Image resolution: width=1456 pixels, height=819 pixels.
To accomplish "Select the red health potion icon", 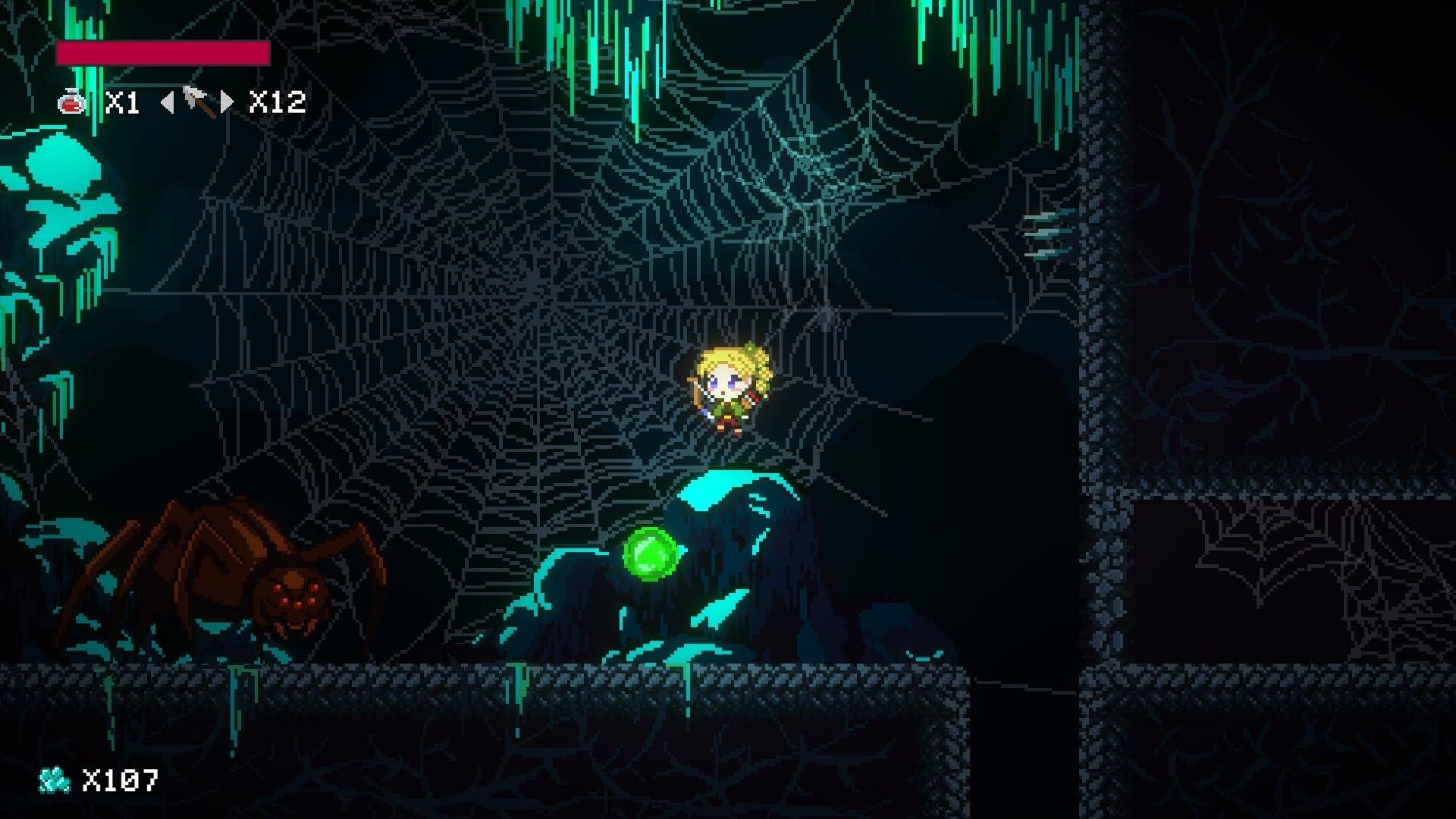I will tap(72, 102).
